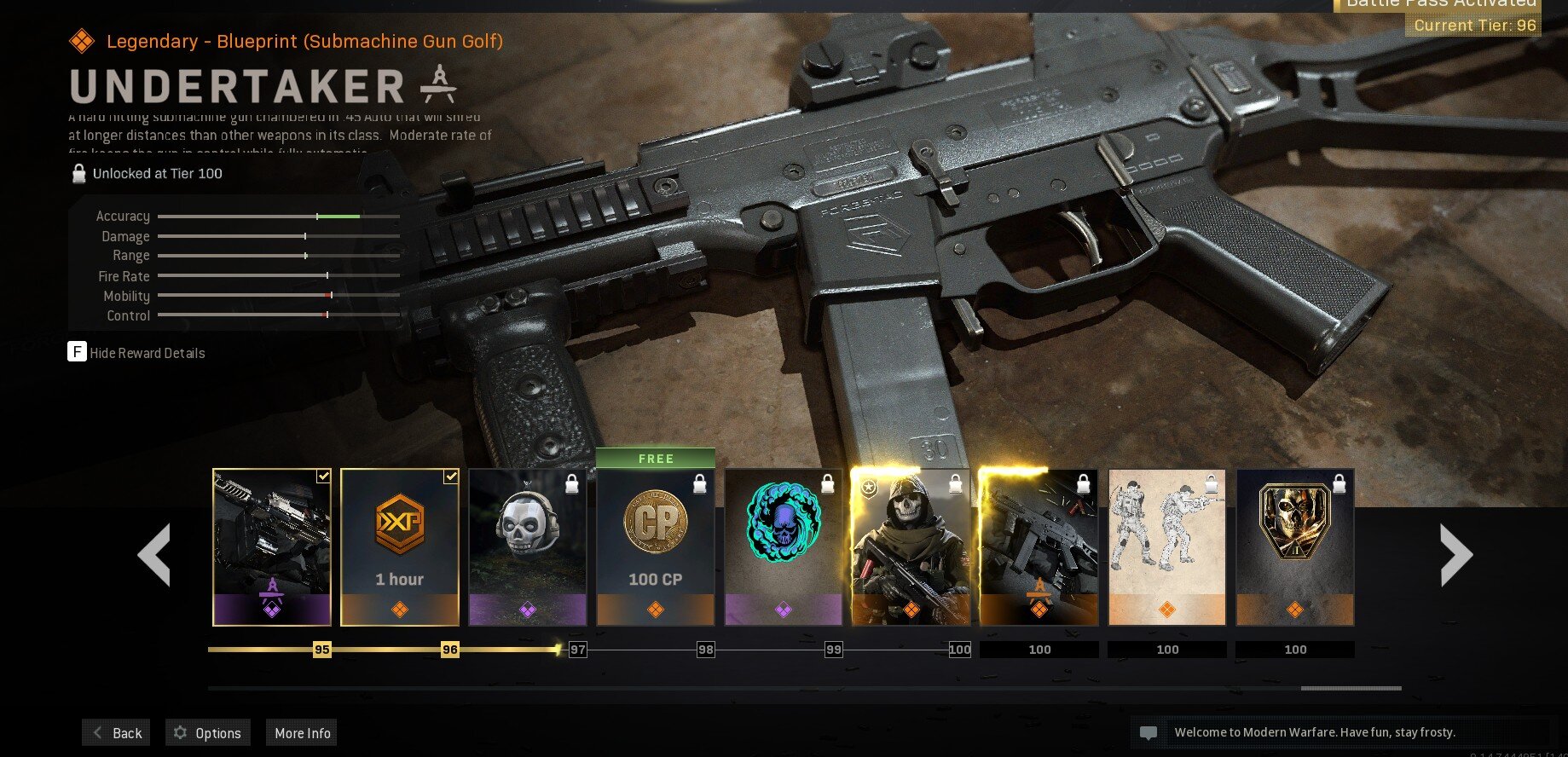Go back with the Back button
This screenshot has height=757, width=1568.
tap(117, 733)
